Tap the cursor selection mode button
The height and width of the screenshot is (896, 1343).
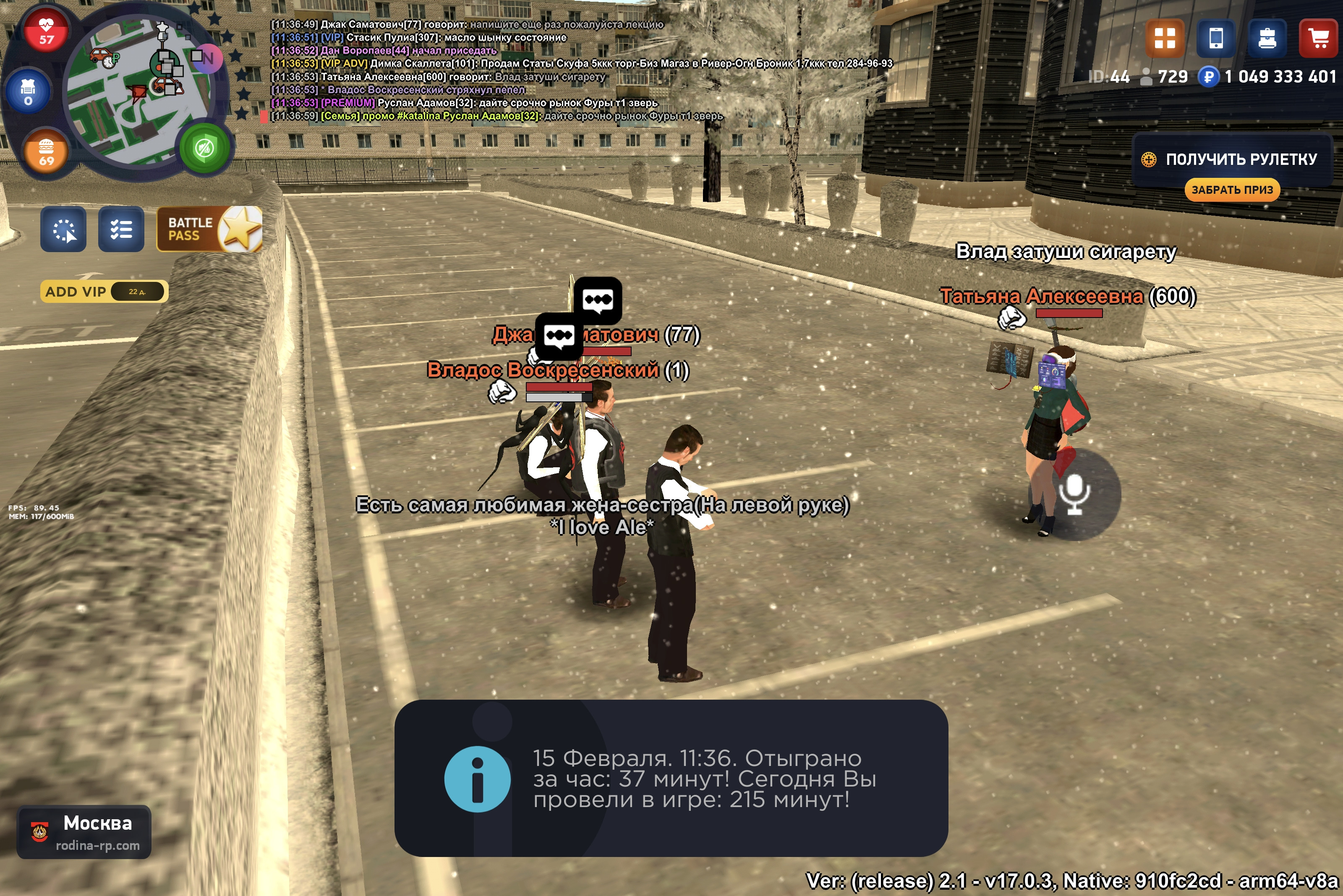tap(63, 229)
